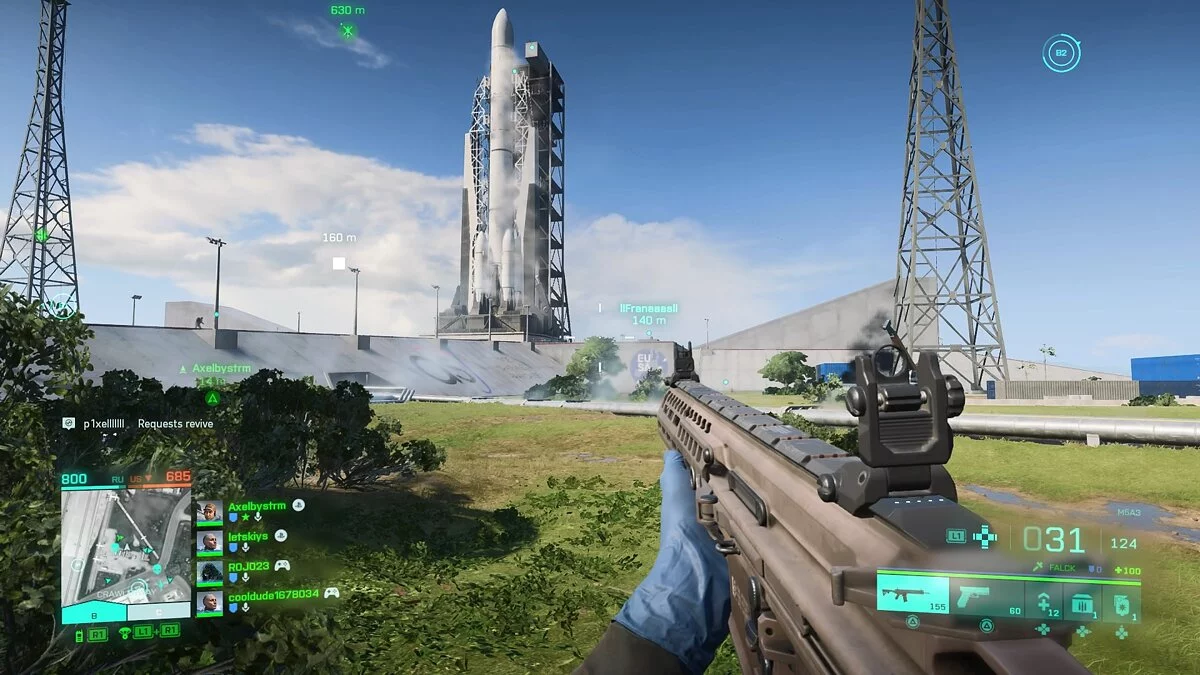Click the white 160 m waypoint marker
This screenshot has height=675, width=1200.
pyautogui.click(x=339, y=263)
